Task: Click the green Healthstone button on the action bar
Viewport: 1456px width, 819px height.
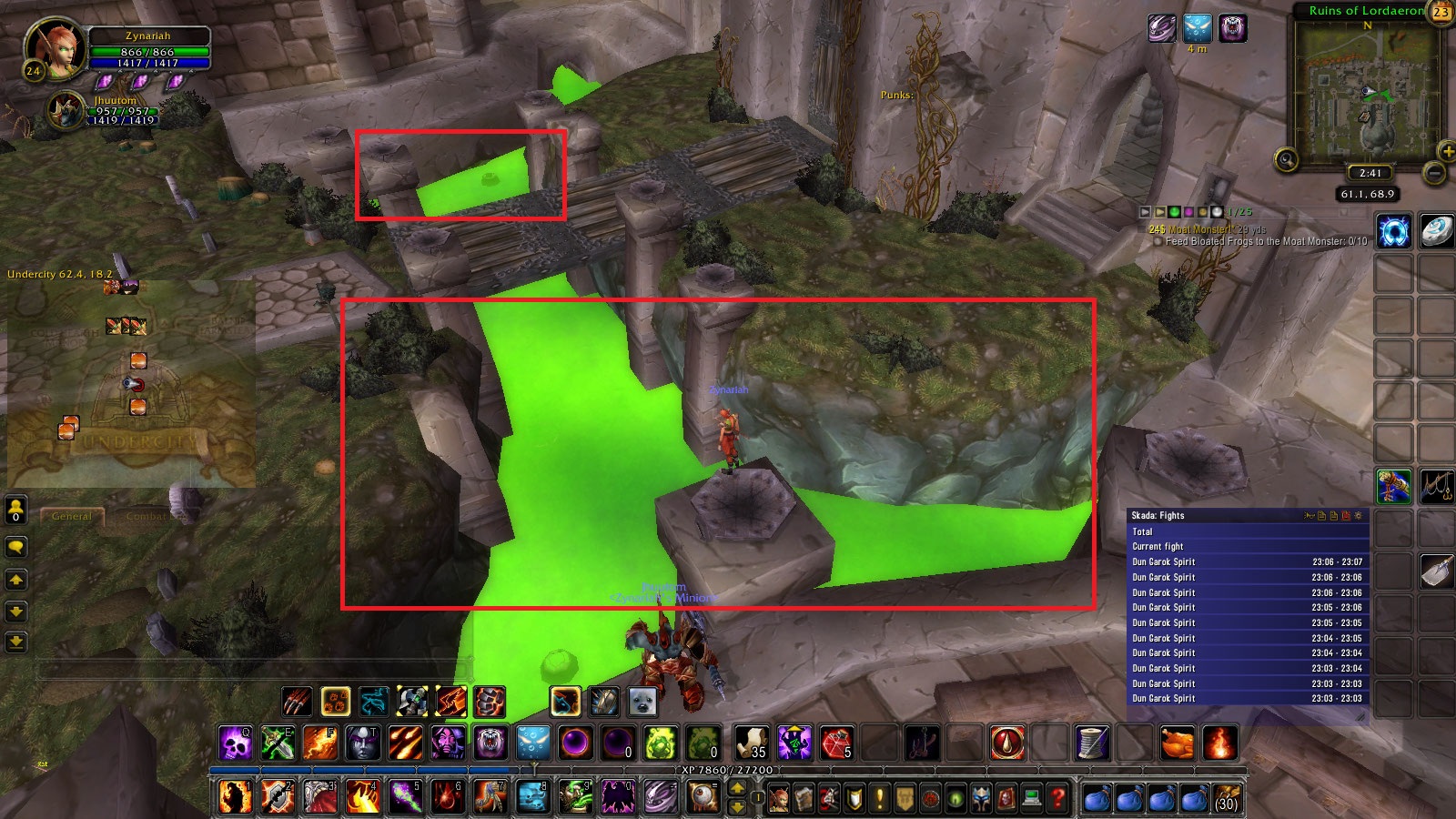Action: click(659, 743)
